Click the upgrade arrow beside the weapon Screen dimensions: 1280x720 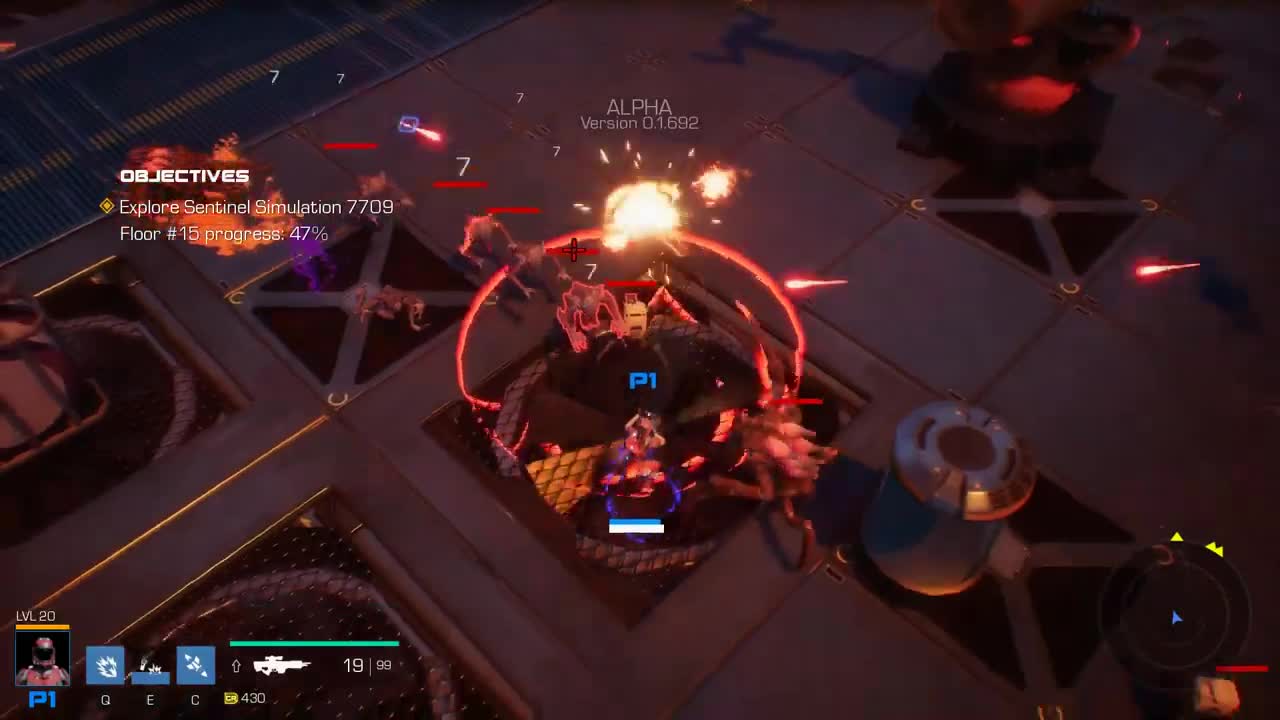pos(234,664)
